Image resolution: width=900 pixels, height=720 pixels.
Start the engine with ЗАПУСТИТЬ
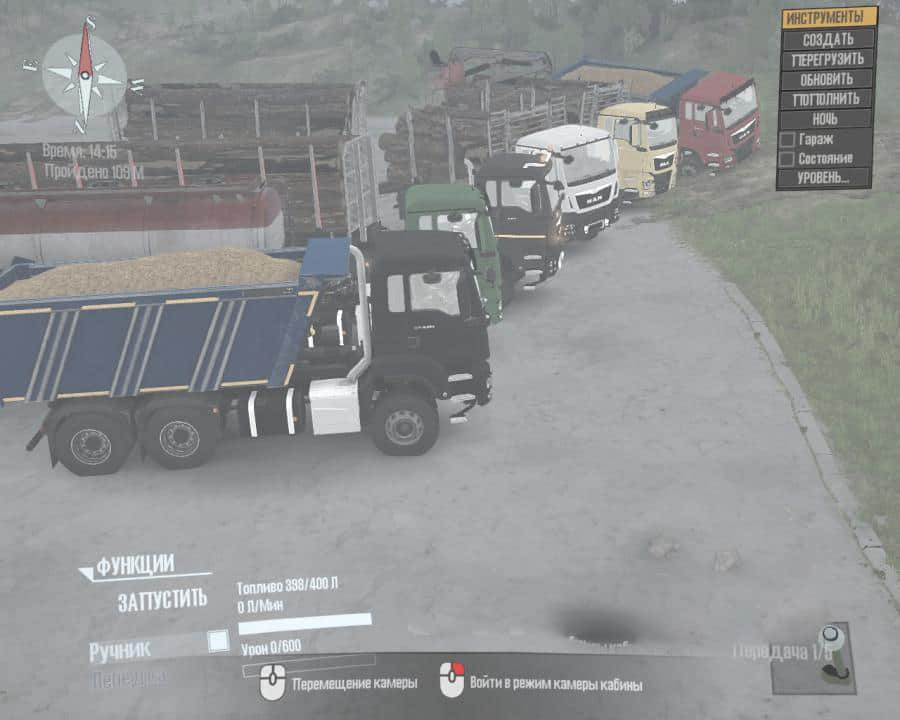tap(163, 600)
